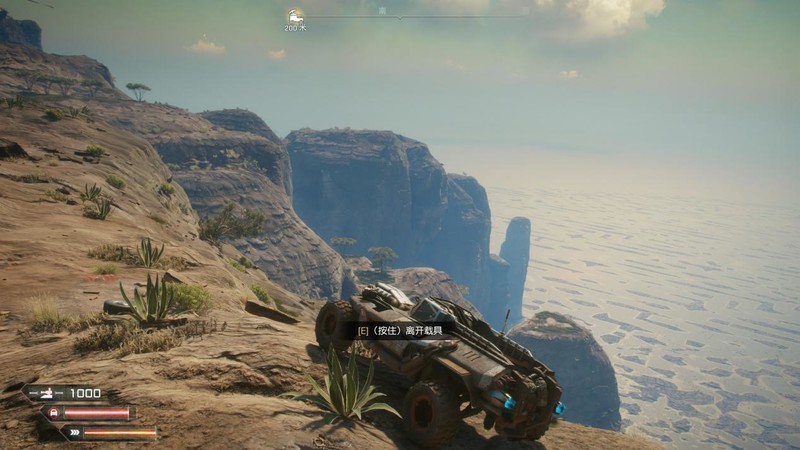
Task: Click the red vehicle health car icon
Action: click(52, 412)
